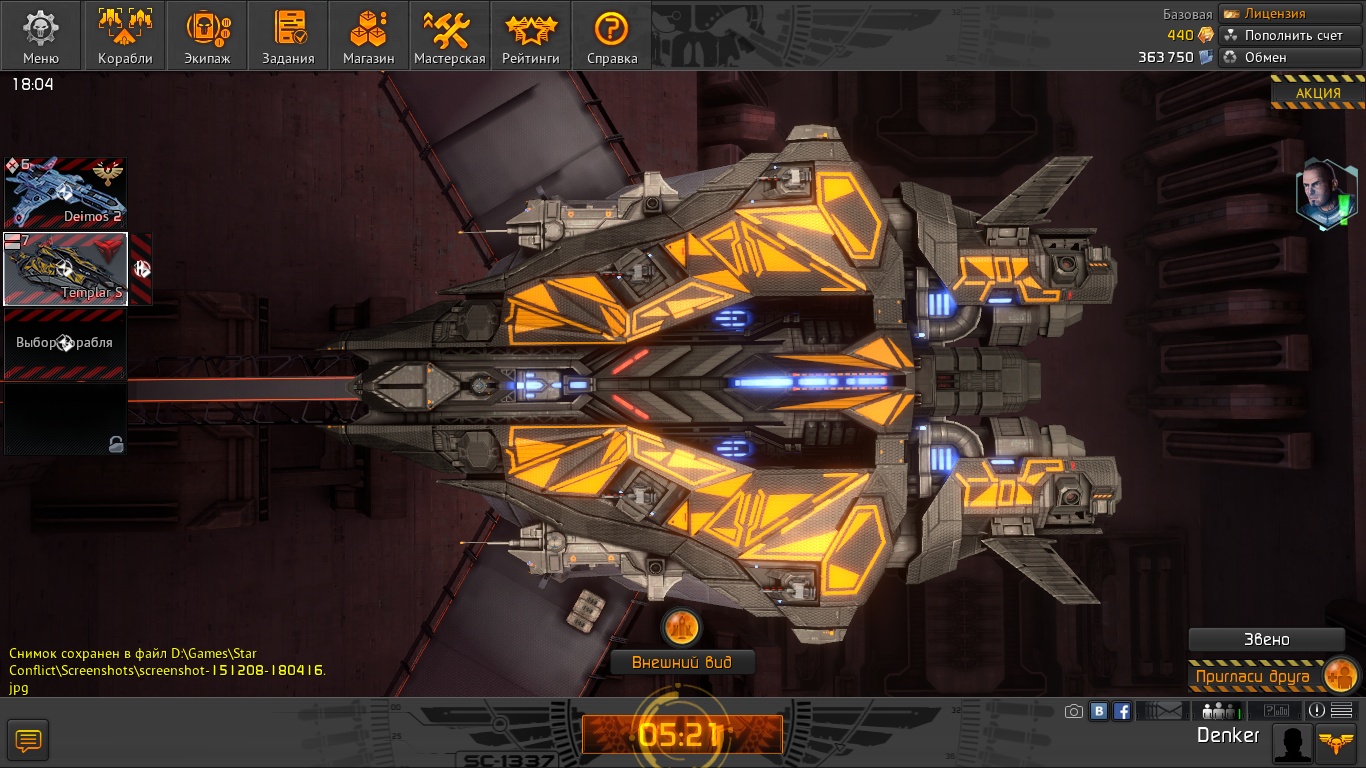1366x768 pixels.
Task: Go to the Экипаж crew screen
Action: [x=207, y=36]
